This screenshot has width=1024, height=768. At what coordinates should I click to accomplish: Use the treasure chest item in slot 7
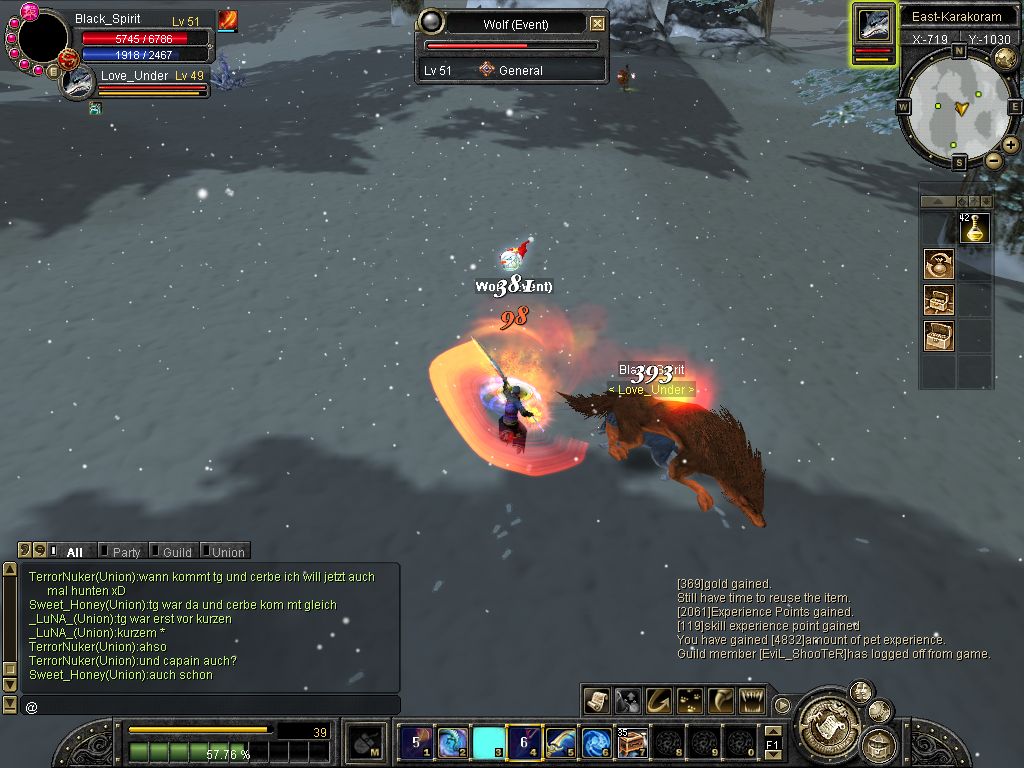click(x=632, y=742)
